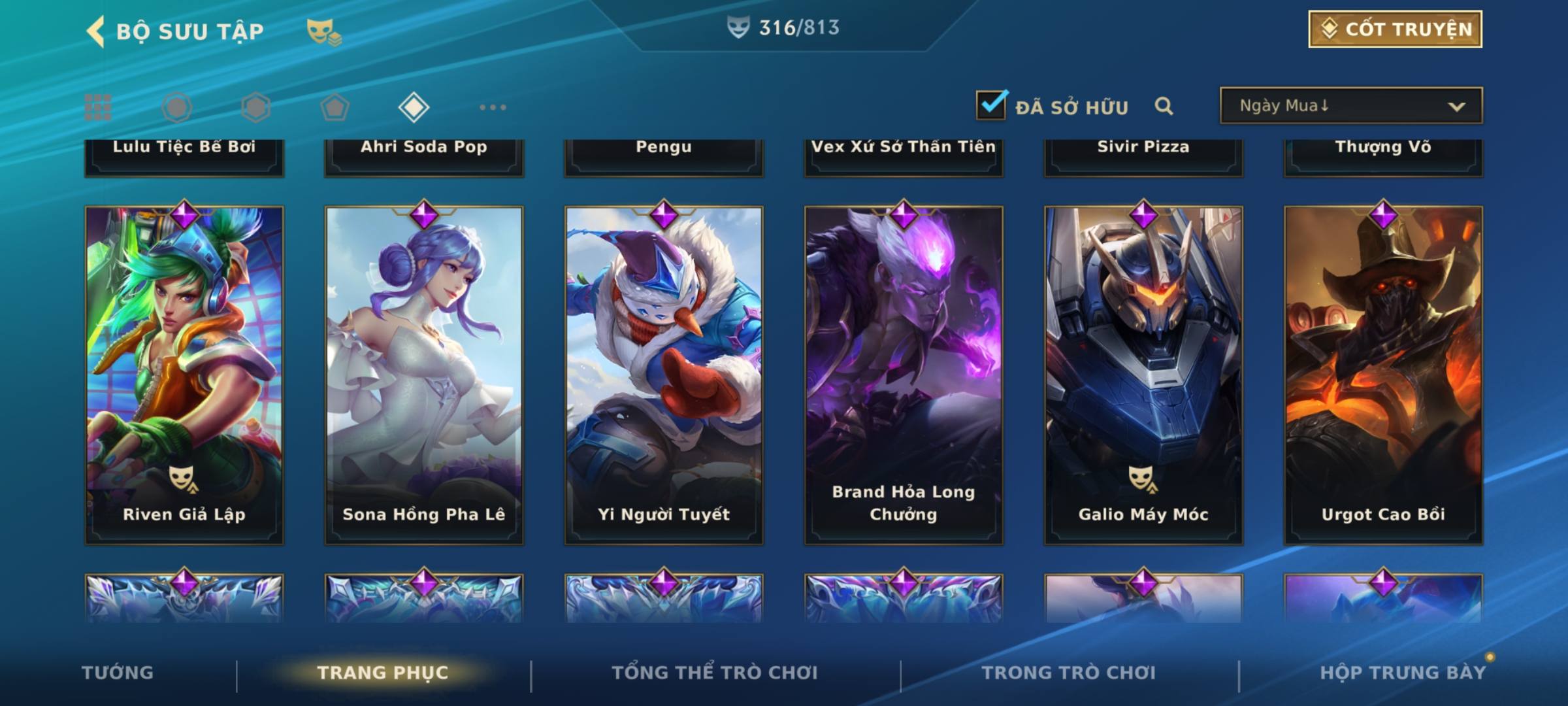Toggle the Đã Sở Hữu checkbox
The image size is (1568, 706).
(x=991, y=105)
